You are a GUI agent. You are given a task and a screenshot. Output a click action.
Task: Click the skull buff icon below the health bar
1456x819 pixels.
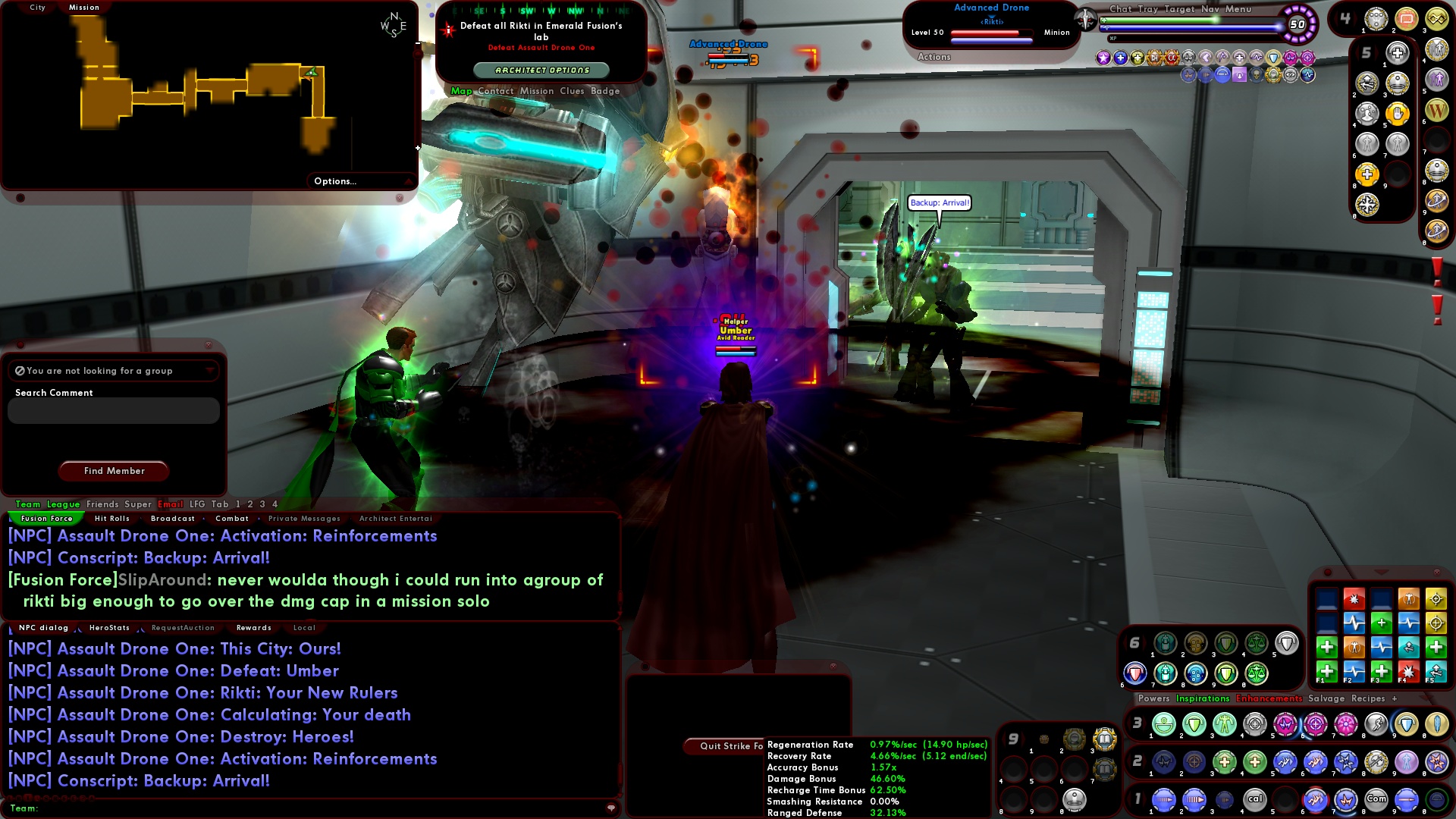coord(1258,76)
